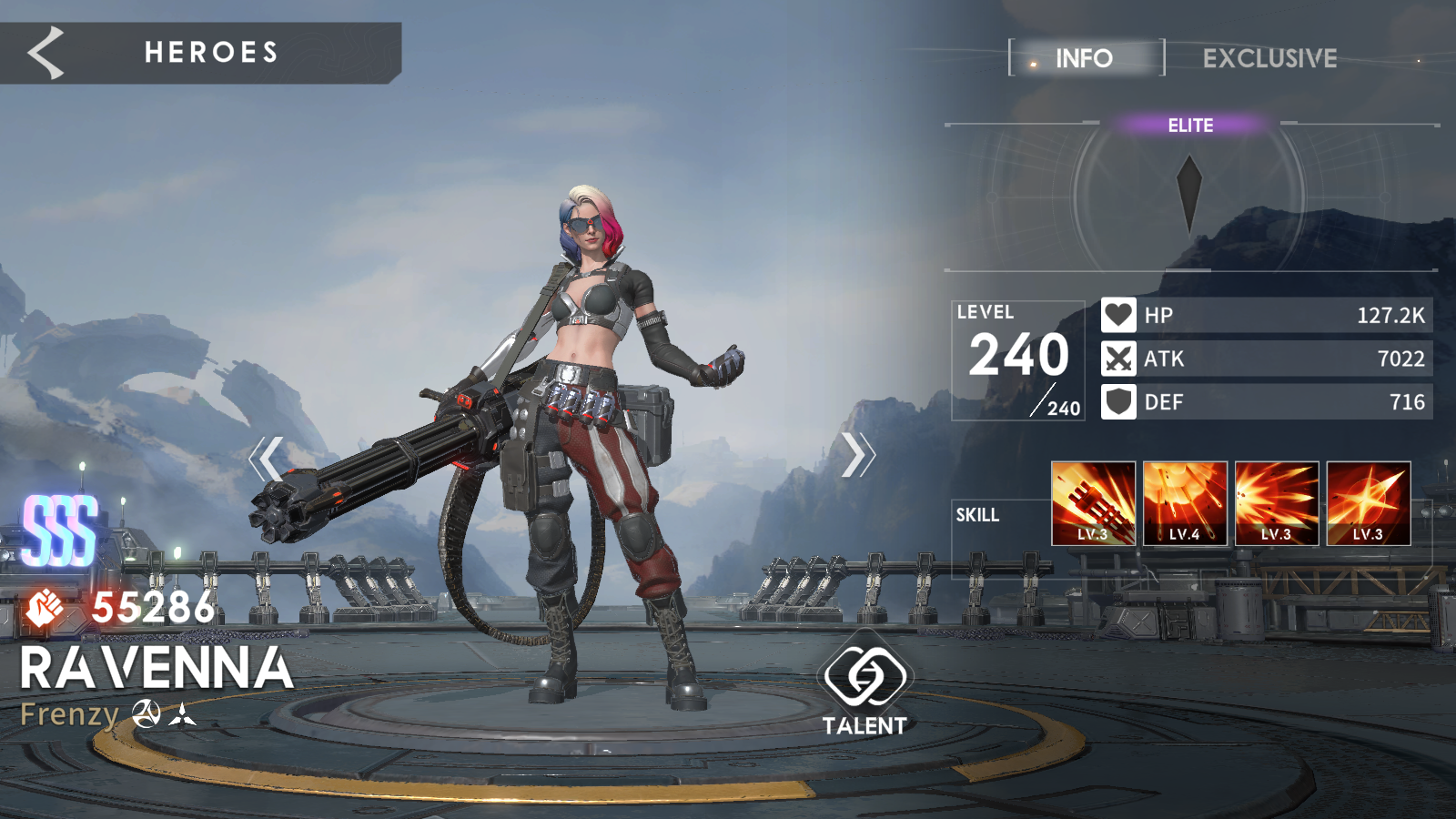Go back from the Heroes screen
The image size is (1456, 819).
point(45,53)
